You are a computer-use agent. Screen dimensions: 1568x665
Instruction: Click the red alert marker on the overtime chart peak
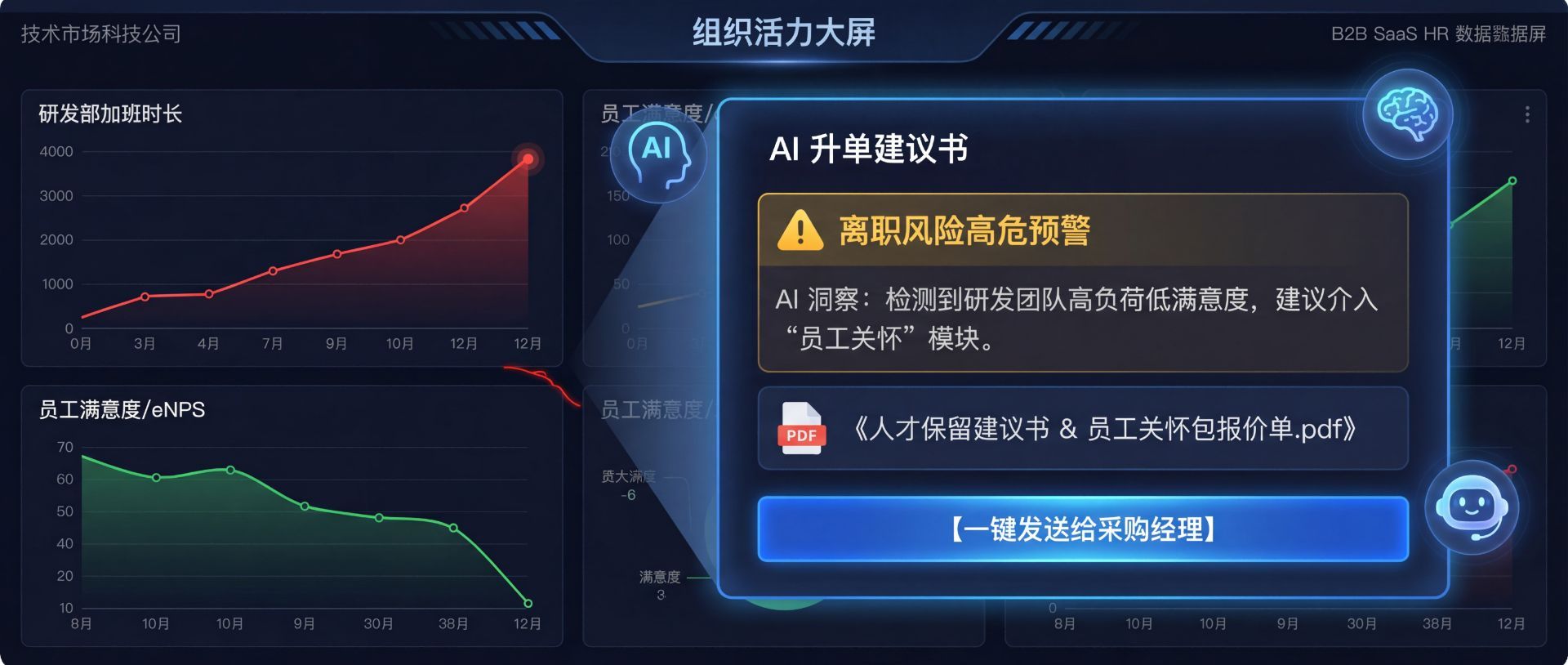(529, 158)
